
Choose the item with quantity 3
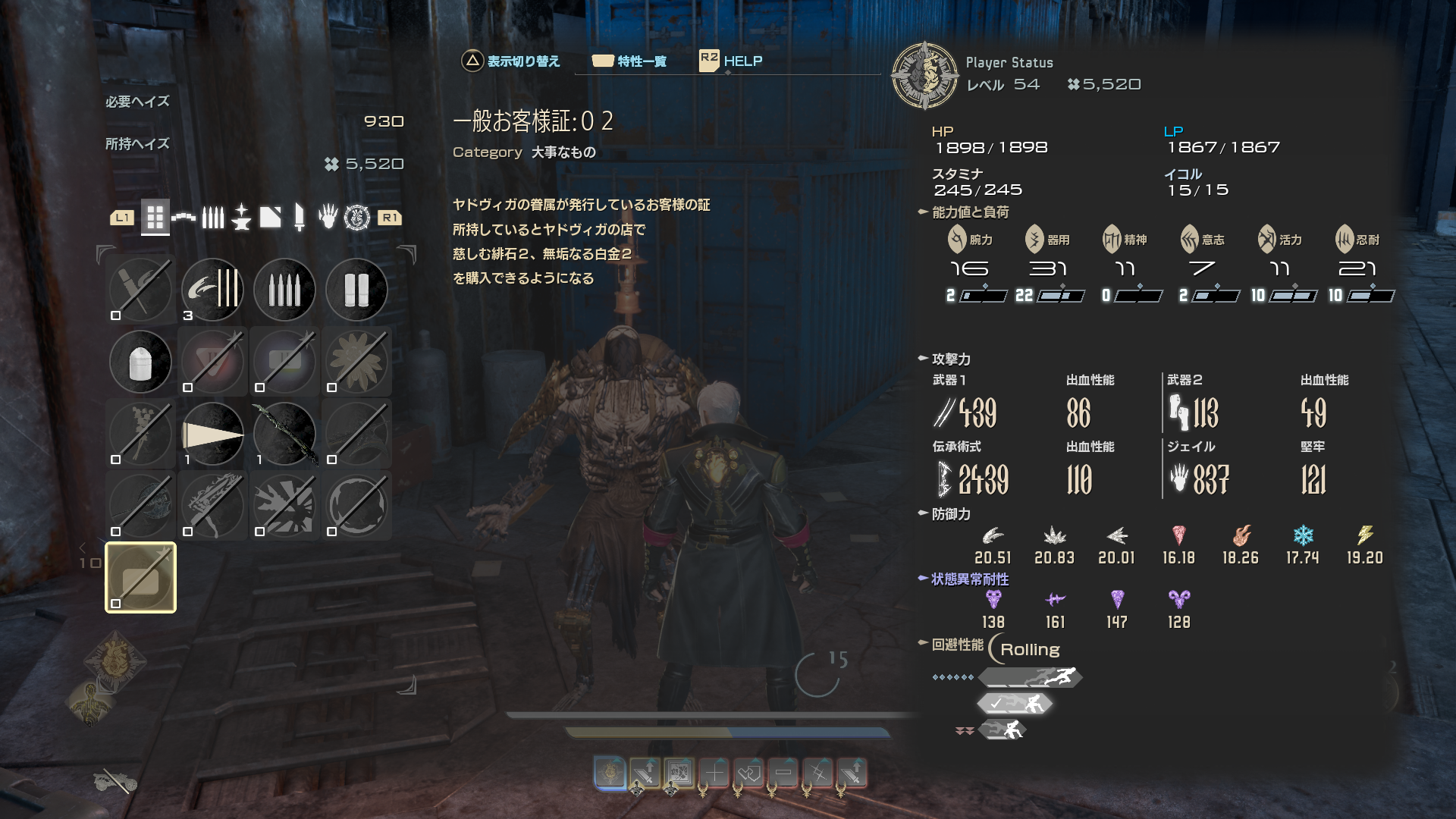point(212,289)
